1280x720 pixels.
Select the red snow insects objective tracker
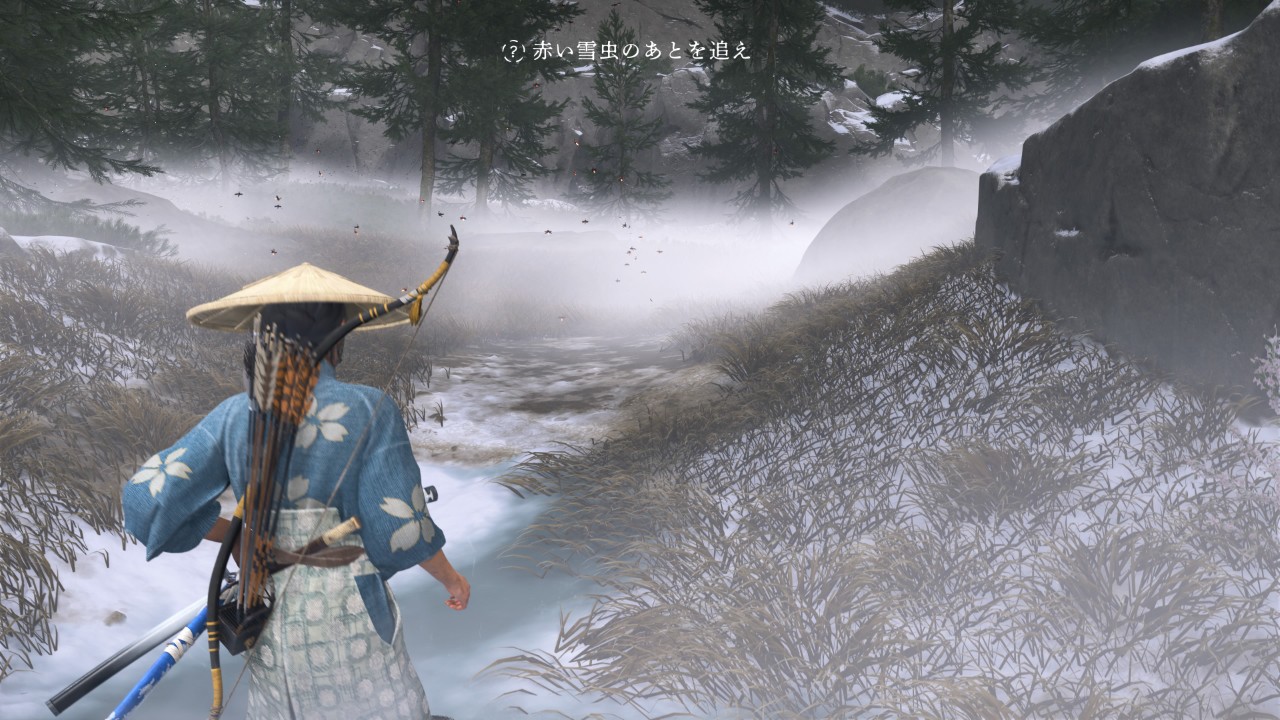click(x=627, y=52)
